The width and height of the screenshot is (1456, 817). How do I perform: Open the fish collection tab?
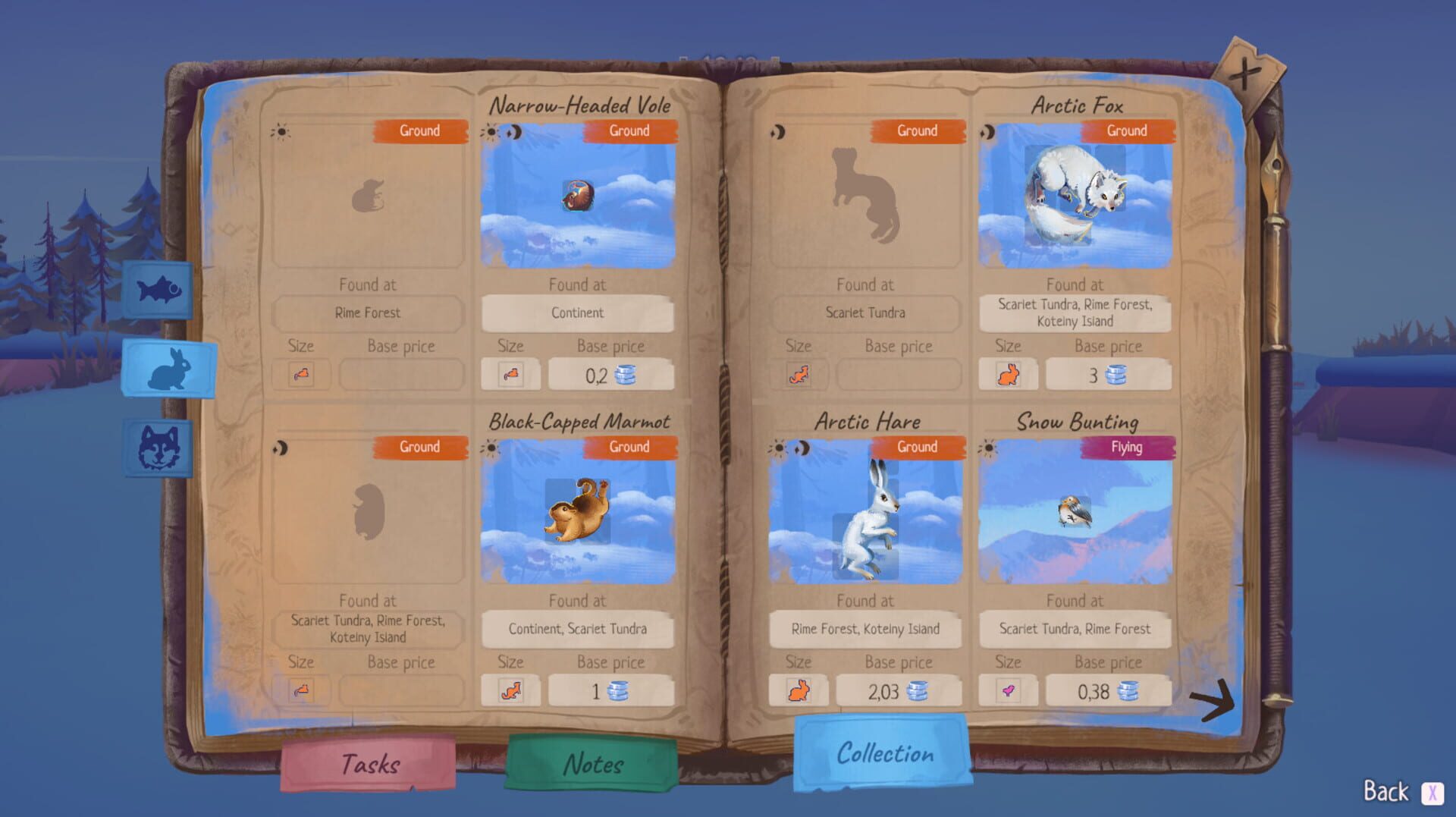coord(157,291)
